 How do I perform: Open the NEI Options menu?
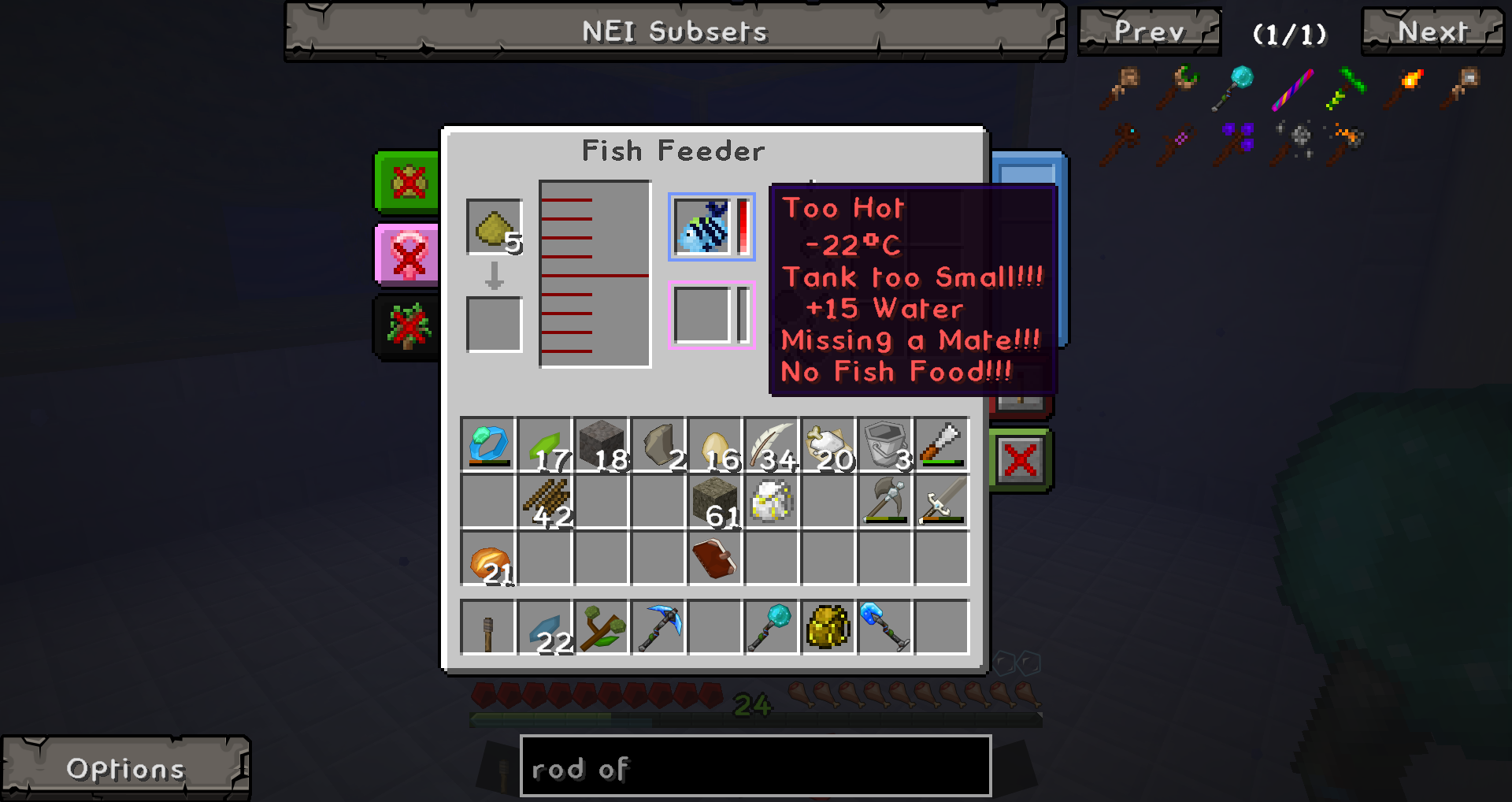click(126, 768)
